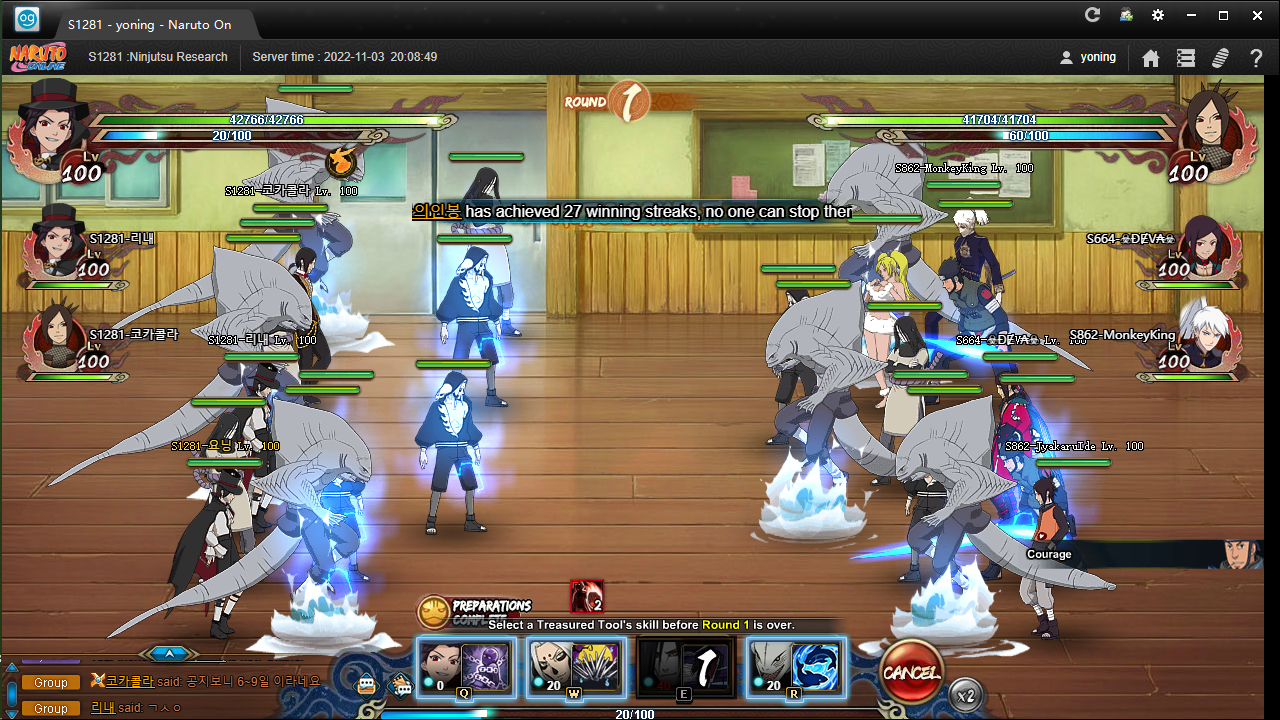Open the server list icon
Viewport: 1280px width, 720px height.
[x=1186, y=58]
